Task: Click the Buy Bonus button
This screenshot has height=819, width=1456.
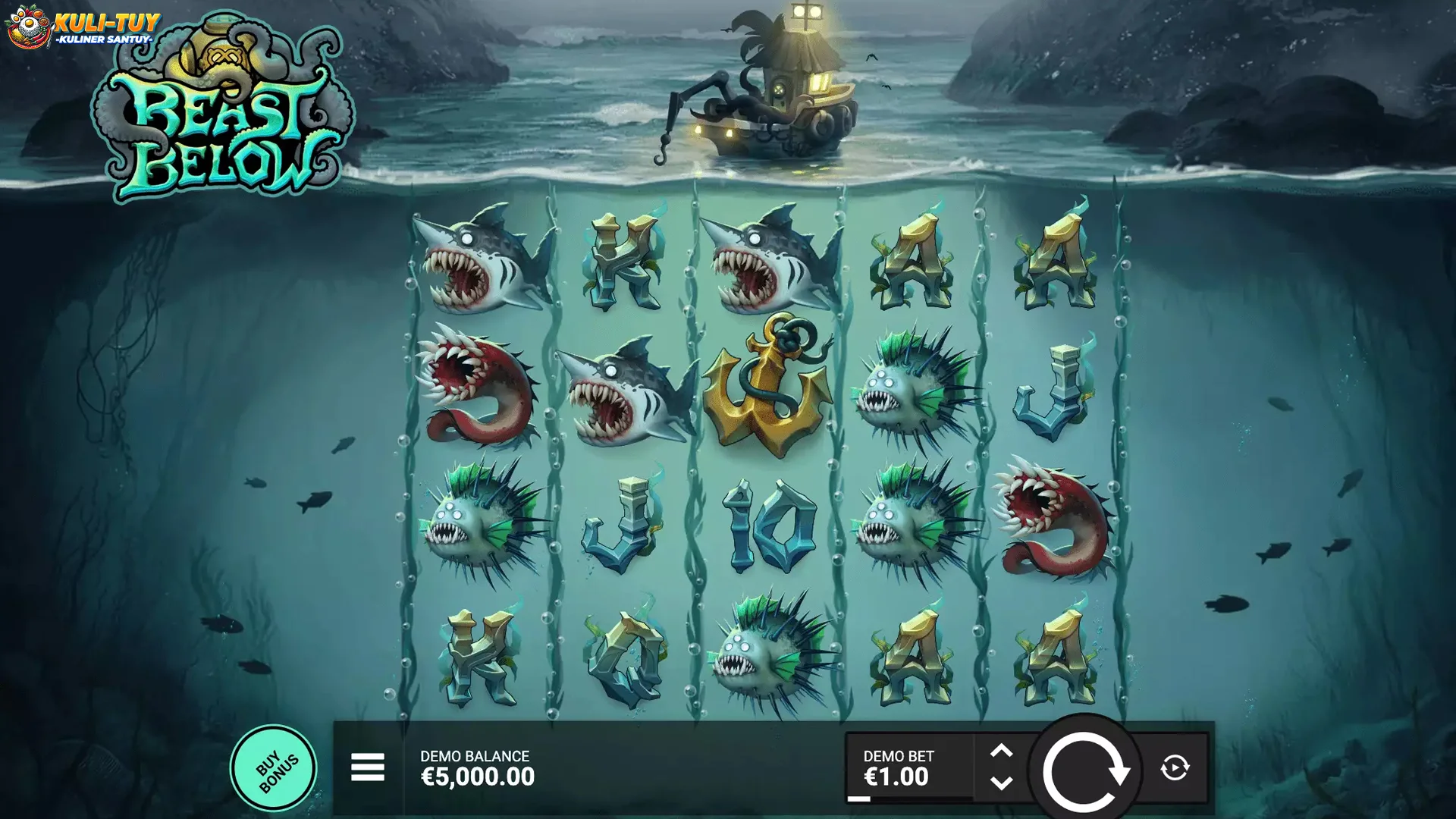Action: click(273, 768)
